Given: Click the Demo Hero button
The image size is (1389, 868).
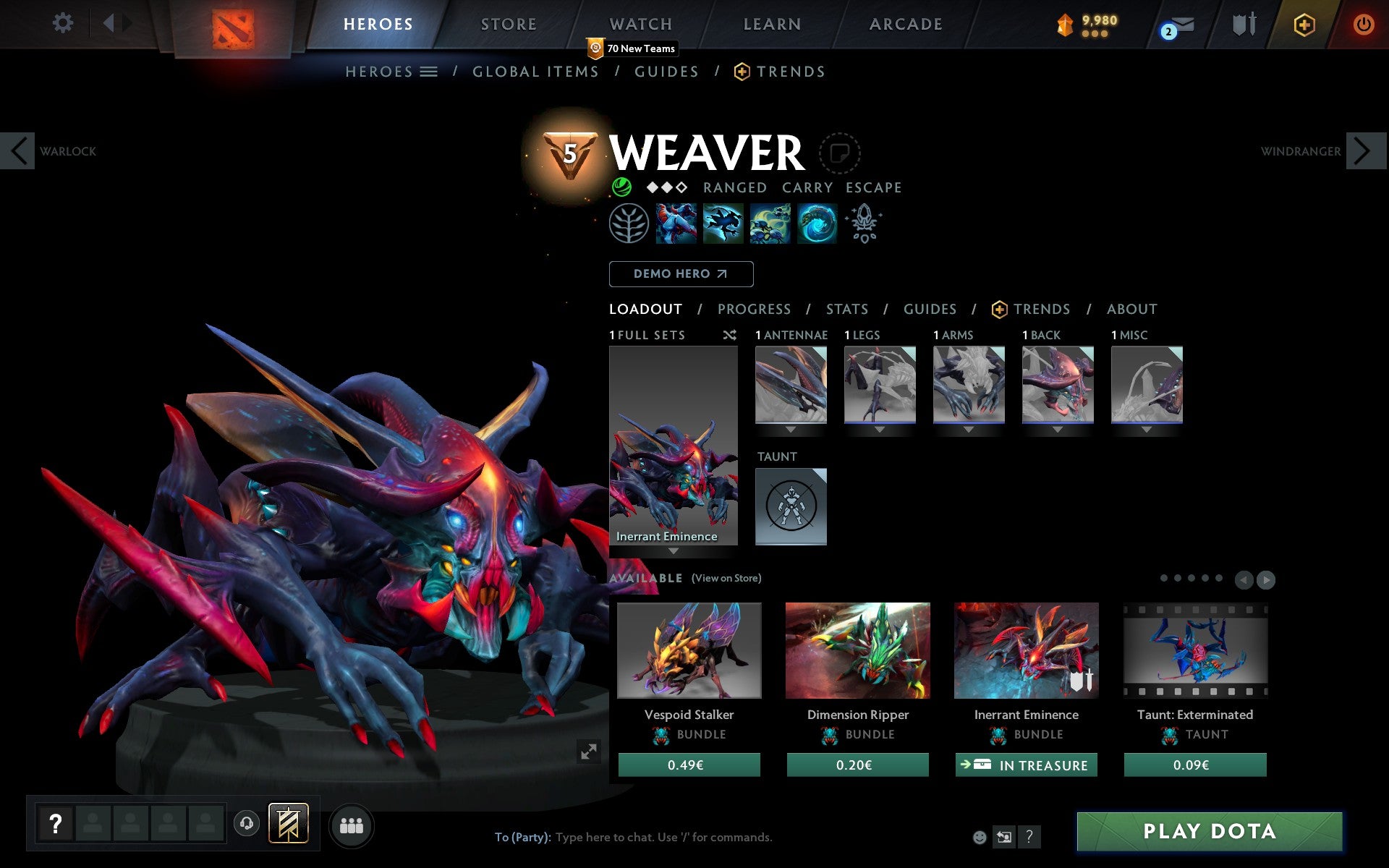Looking at the screenshot, I should (x=681, y=273).
